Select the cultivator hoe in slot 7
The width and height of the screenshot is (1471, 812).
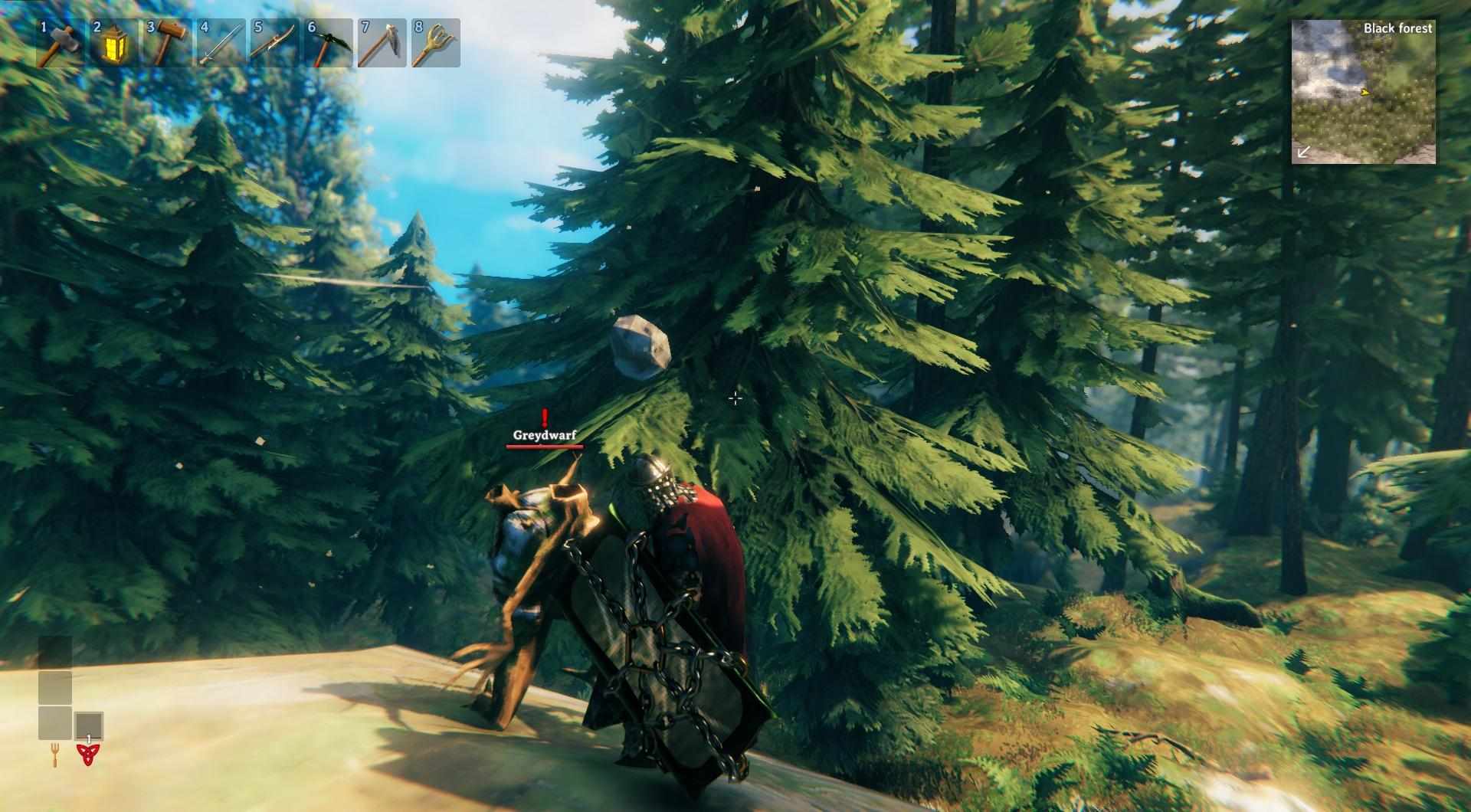pyautogui.click(x=382, y=44)
